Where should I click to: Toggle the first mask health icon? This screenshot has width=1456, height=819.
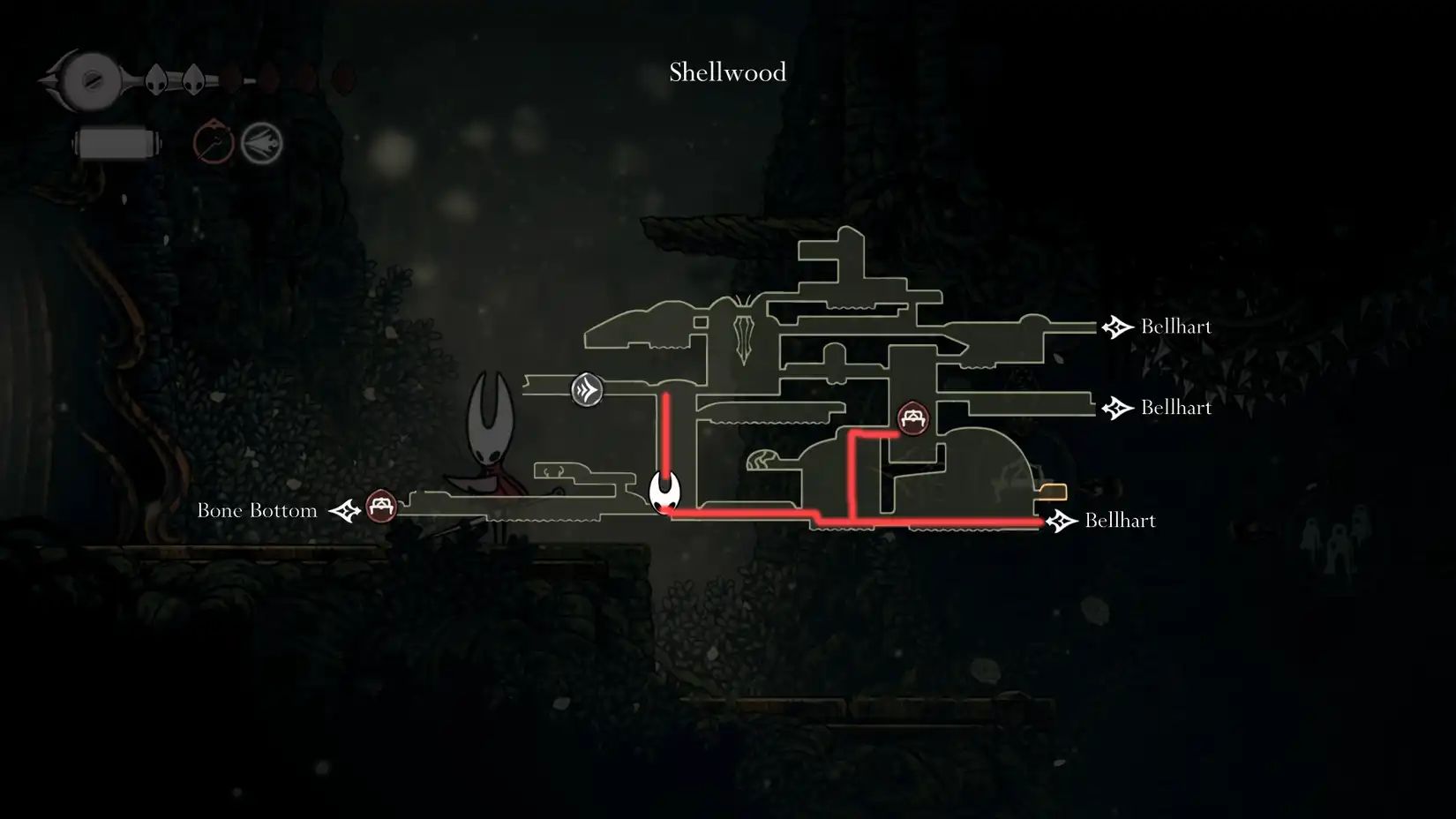point(154,79)
